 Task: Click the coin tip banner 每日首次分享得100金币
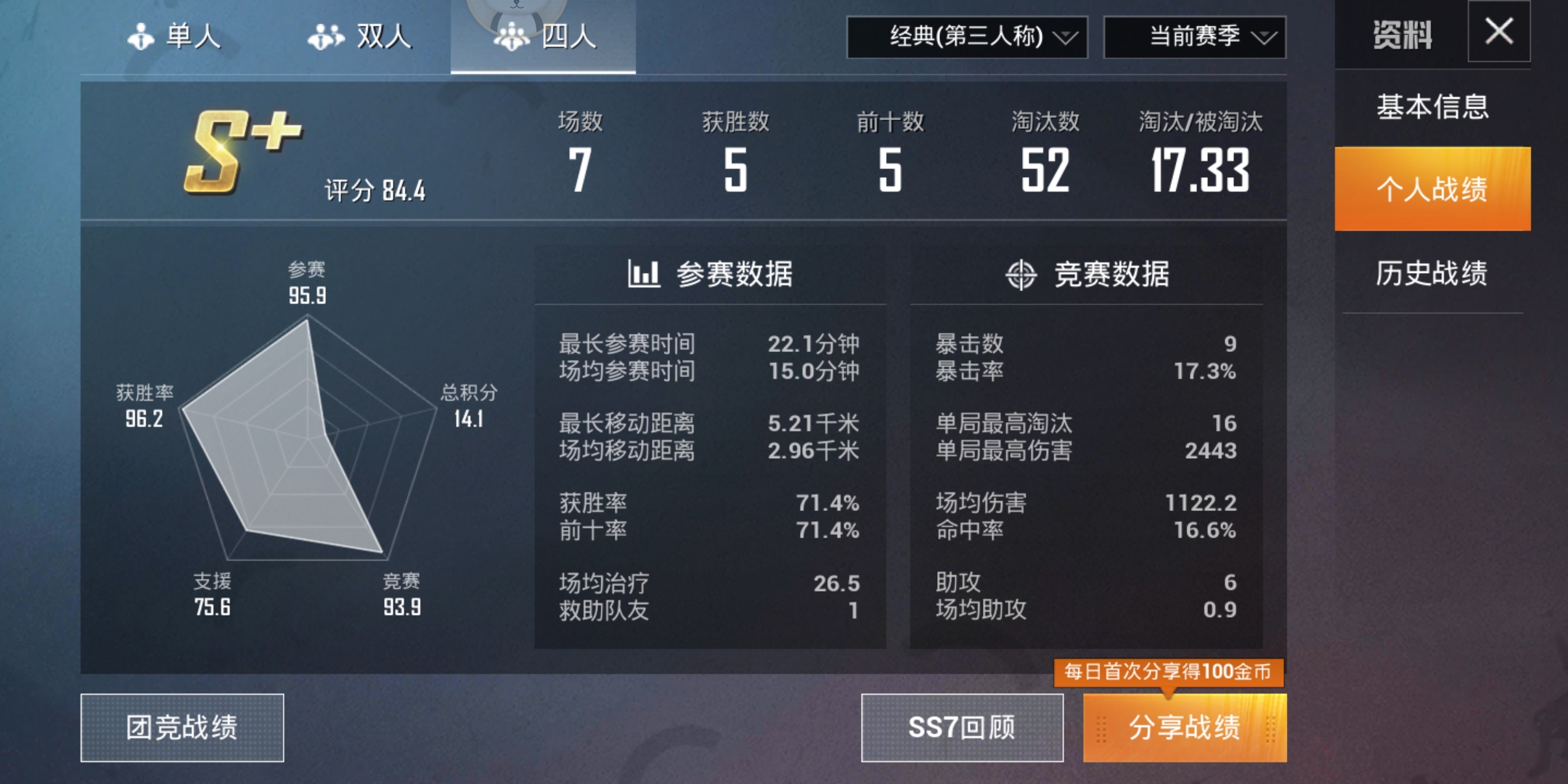[1170, 674]
